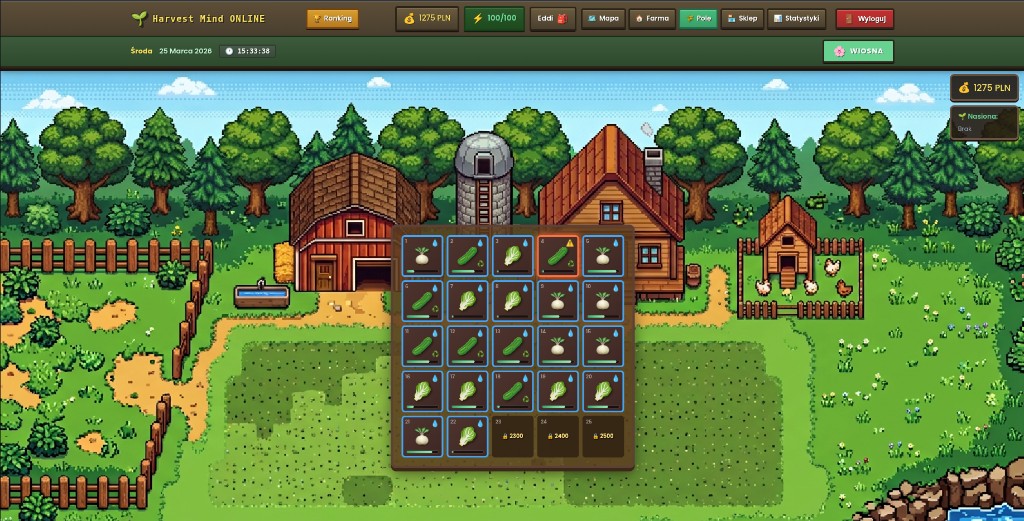The image size is (1024, 521).
Task: Open the Sklep shop
Action: (x=741, y=18)
